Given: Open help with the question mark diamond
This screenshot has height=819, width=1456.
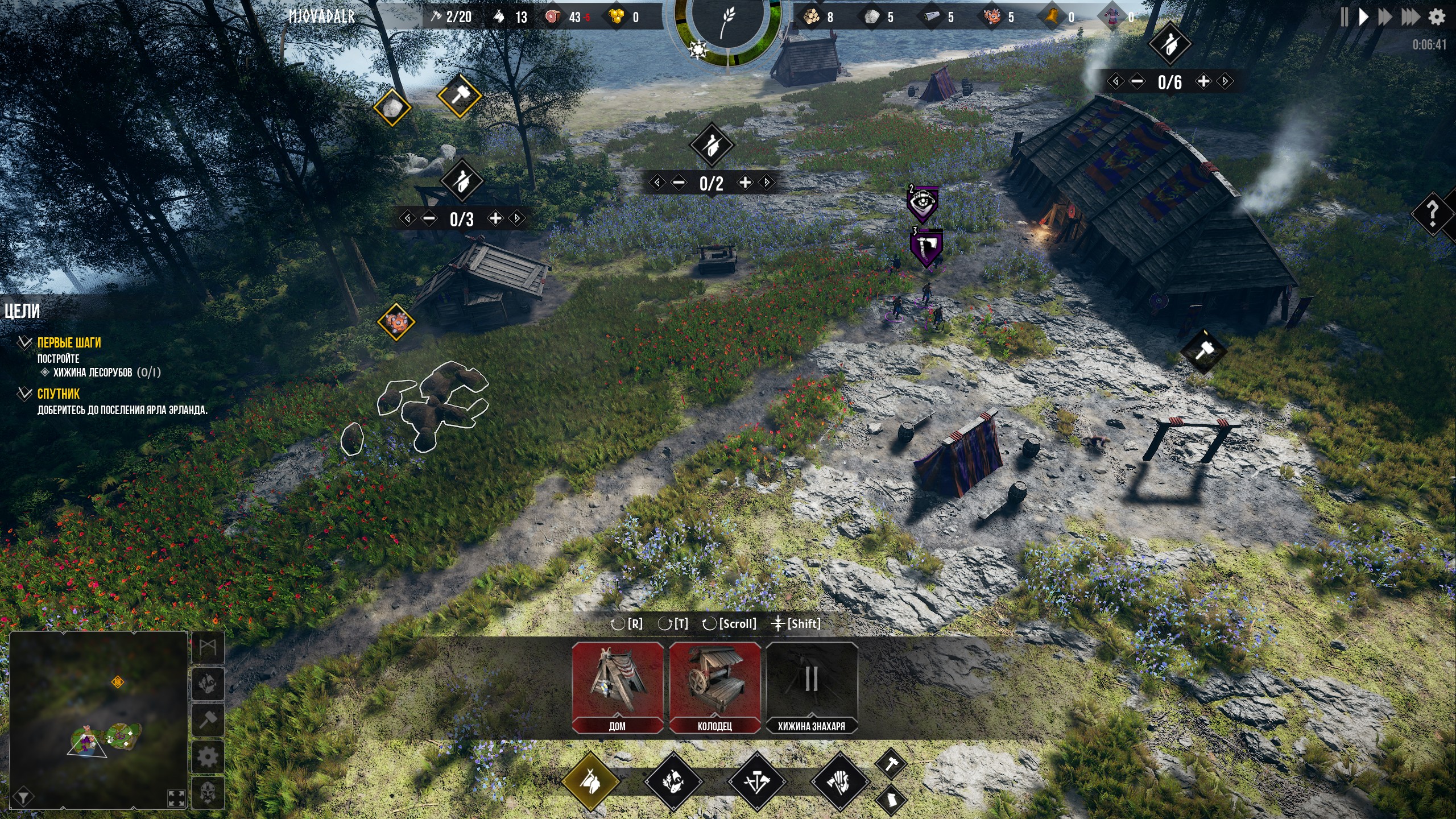Looking at the screenshot, I should tap(1433, 214).
